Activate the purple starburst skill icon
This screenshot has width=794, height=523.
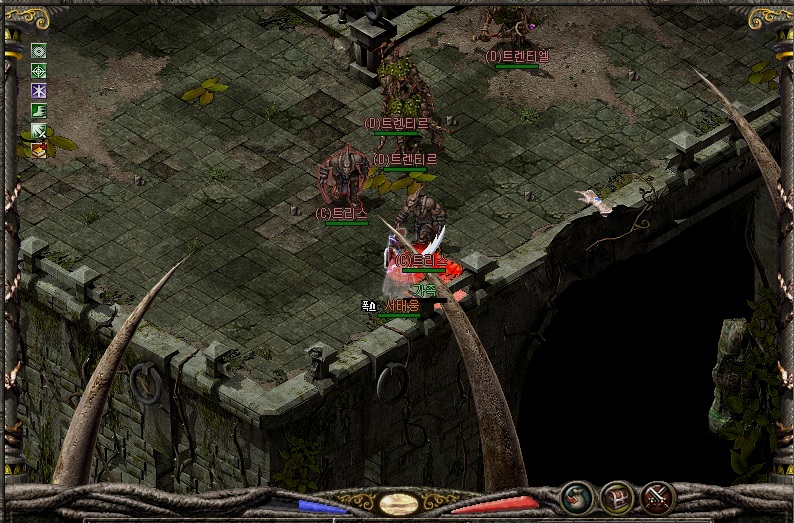39,91
